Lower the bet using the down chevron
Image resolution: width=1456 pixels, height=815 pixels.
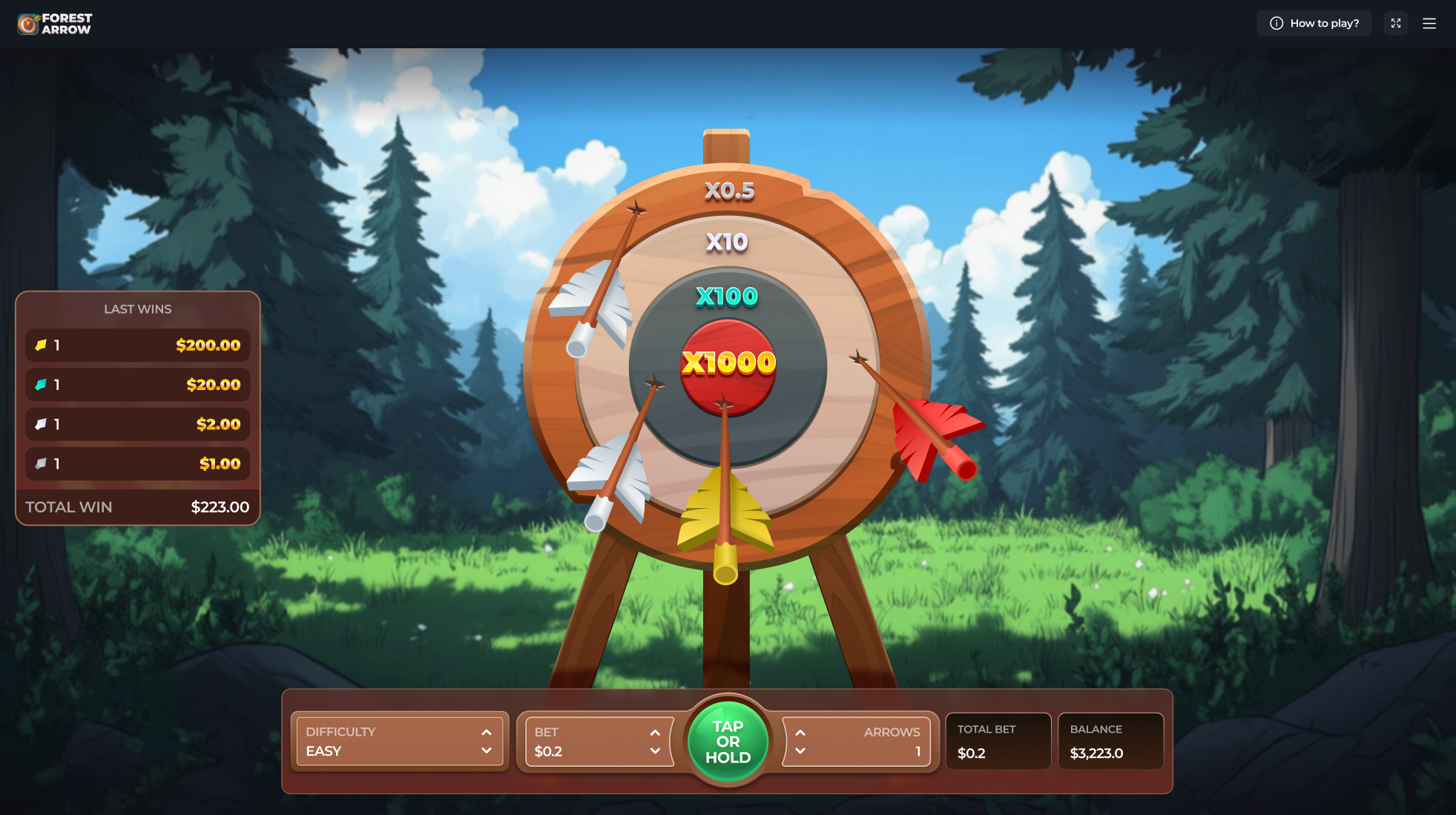[x=656, y=751]
